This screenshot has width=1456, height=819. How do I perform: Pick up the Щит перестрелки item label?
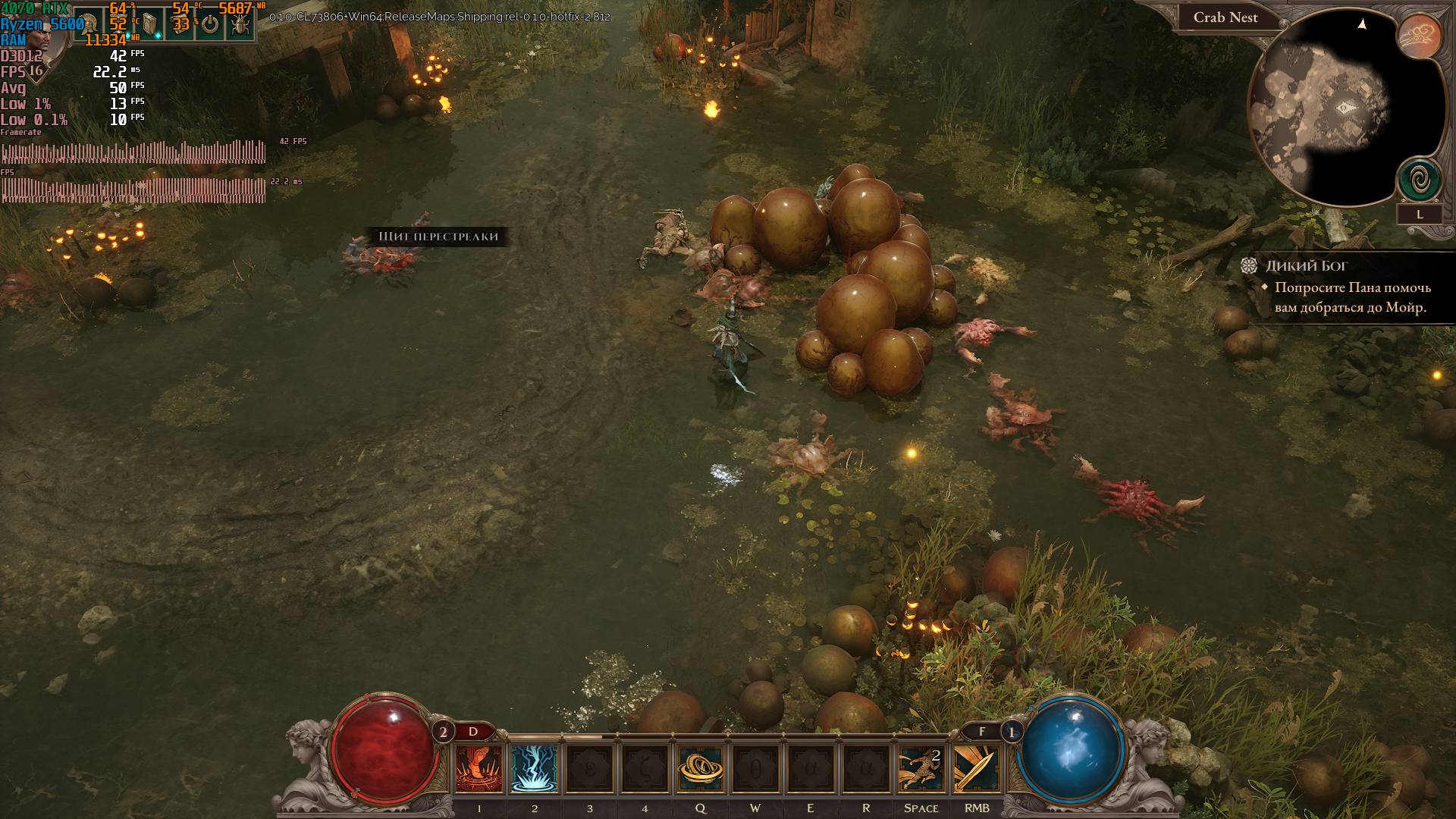(x=438, y=237)
